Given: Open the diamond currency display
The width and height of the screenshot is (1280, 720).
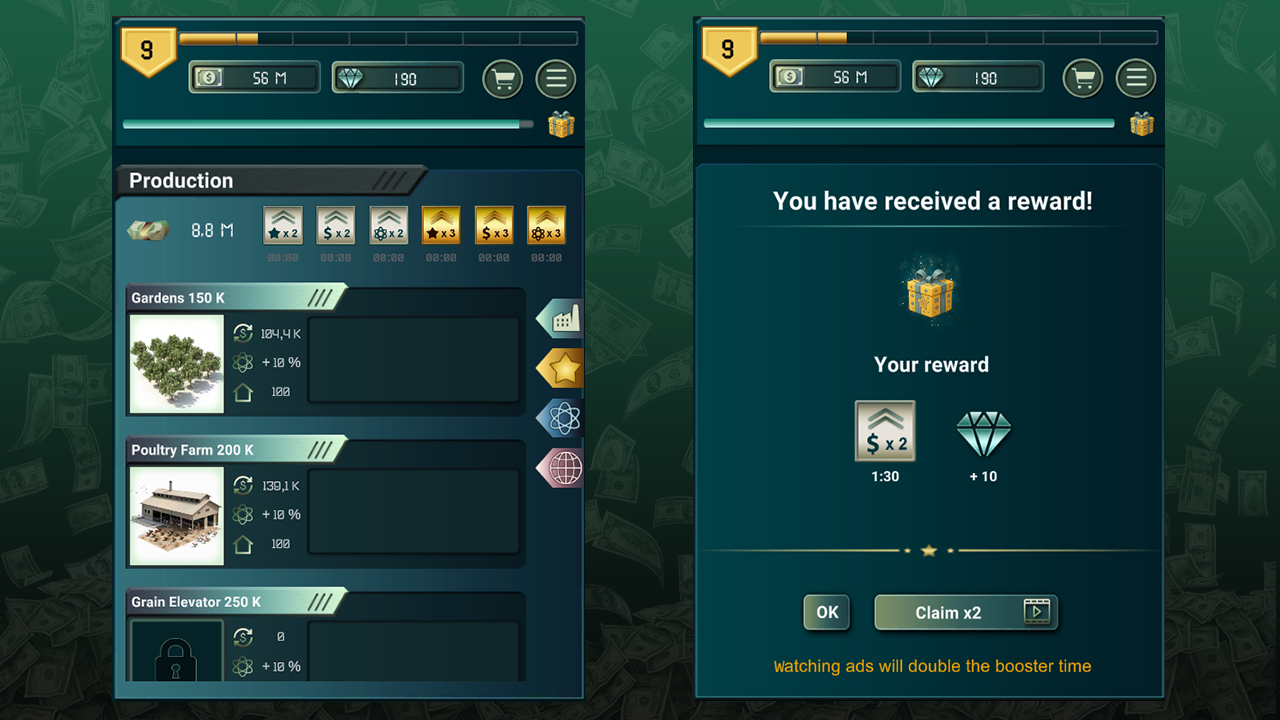Looking at the screenshot, I should 397,77.
